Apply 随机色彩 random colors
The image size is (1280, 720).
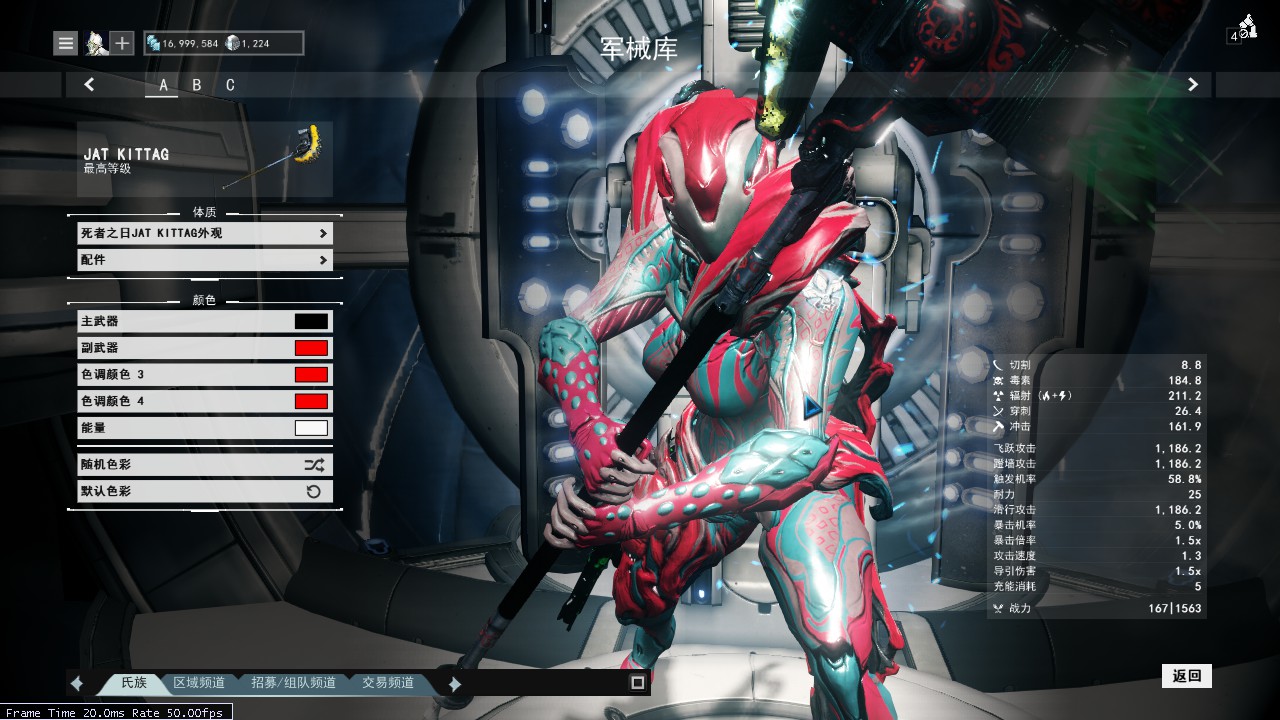[205, 465]
